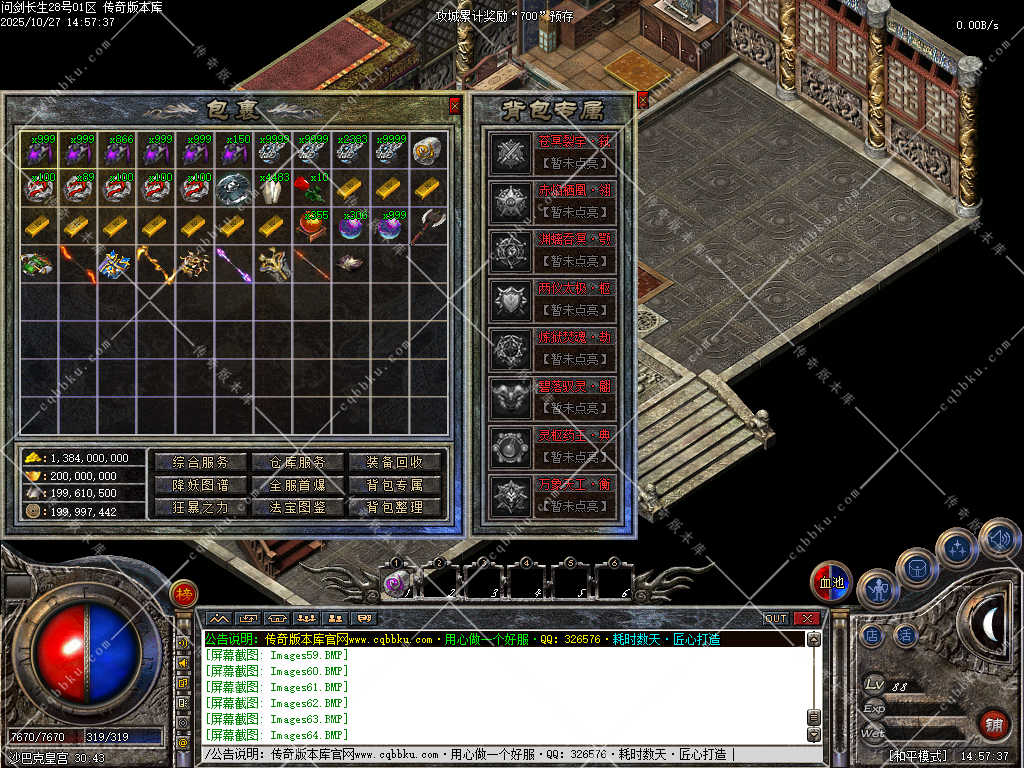The width and height of the screenshot is (1024, 768).
Task: Sort the bag with 背包整理
Action: [394, 507]
